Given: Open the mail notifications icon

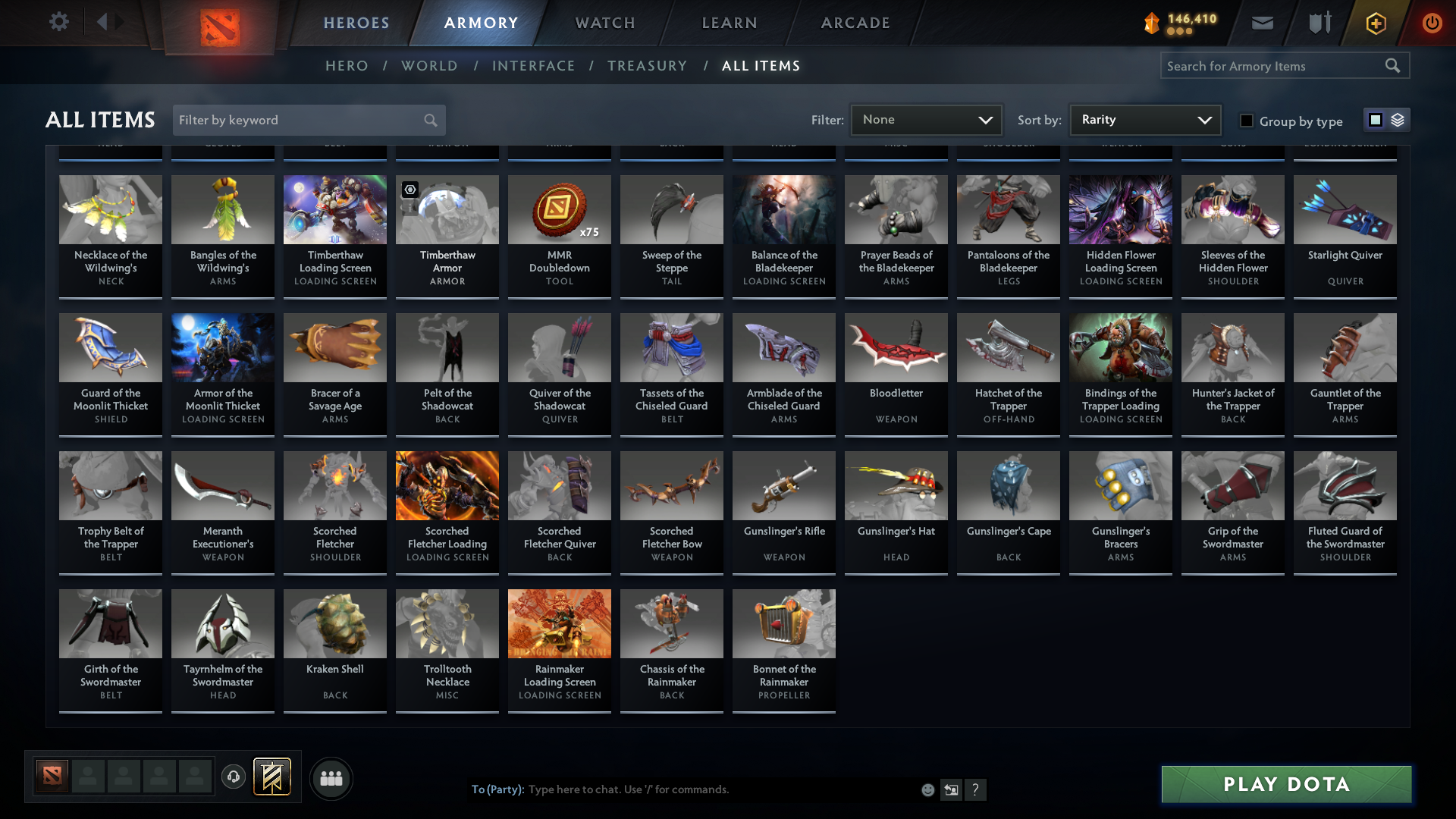Looking at the screenshot, I should (x=1262, y=23).
